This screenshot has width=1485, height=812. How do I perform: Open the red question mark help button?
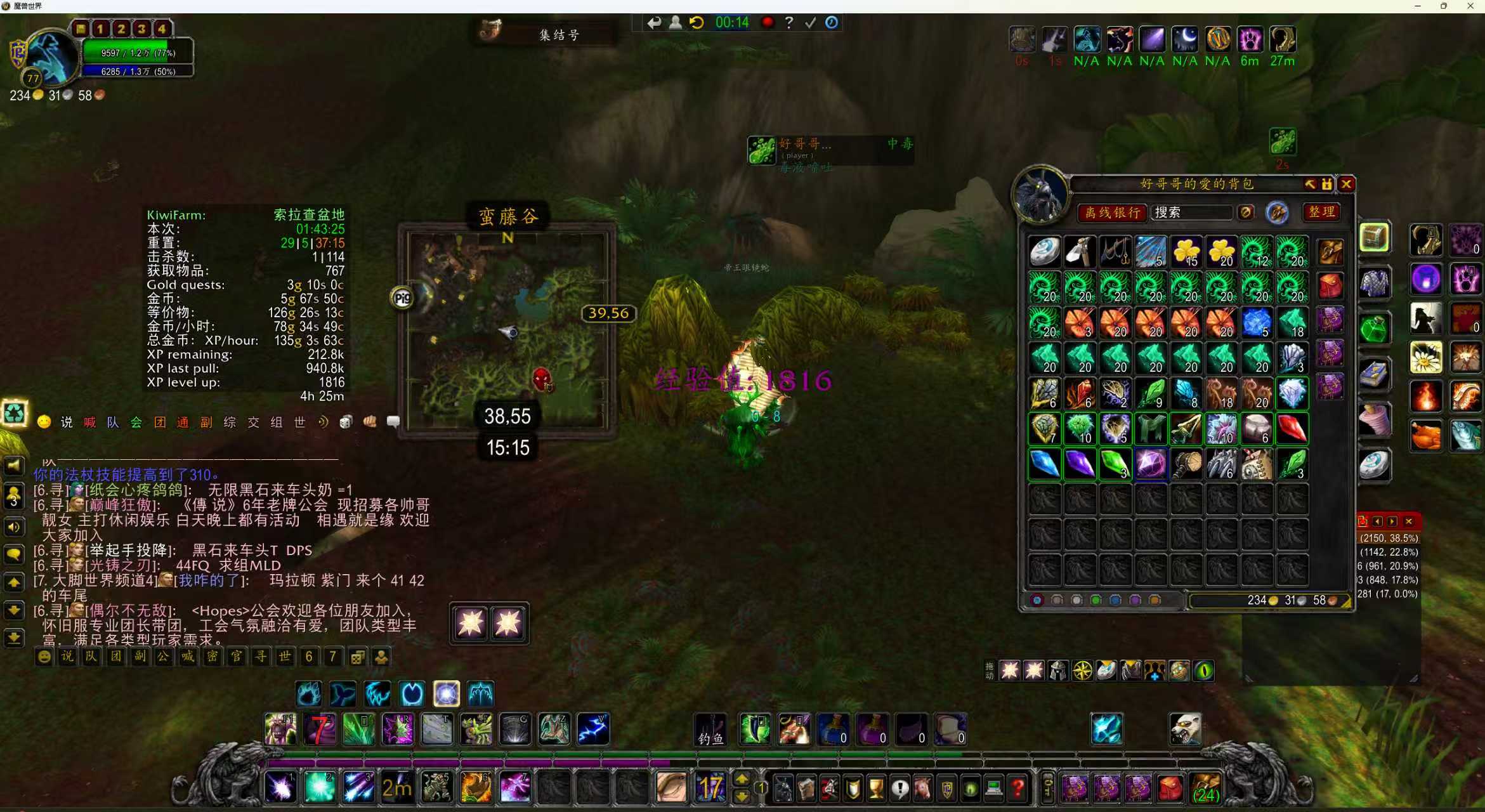coord(1017,789)
